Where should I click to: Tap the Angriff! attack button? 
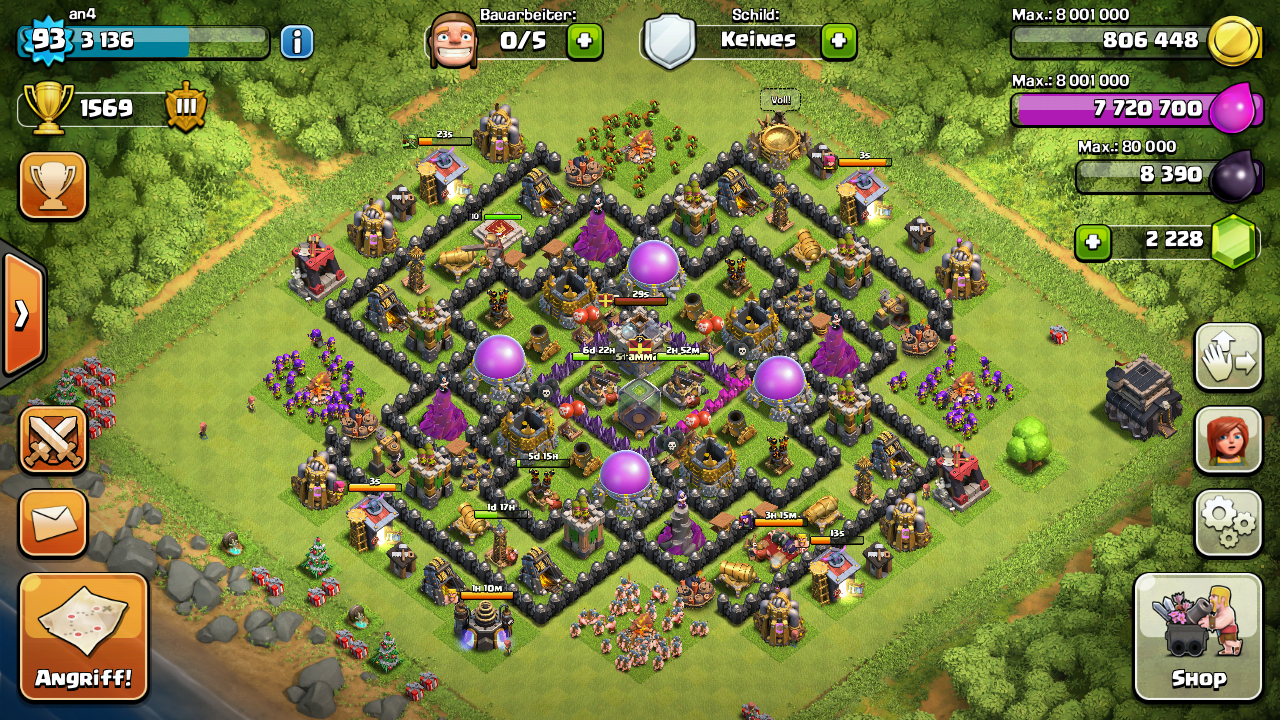(84, 637)
